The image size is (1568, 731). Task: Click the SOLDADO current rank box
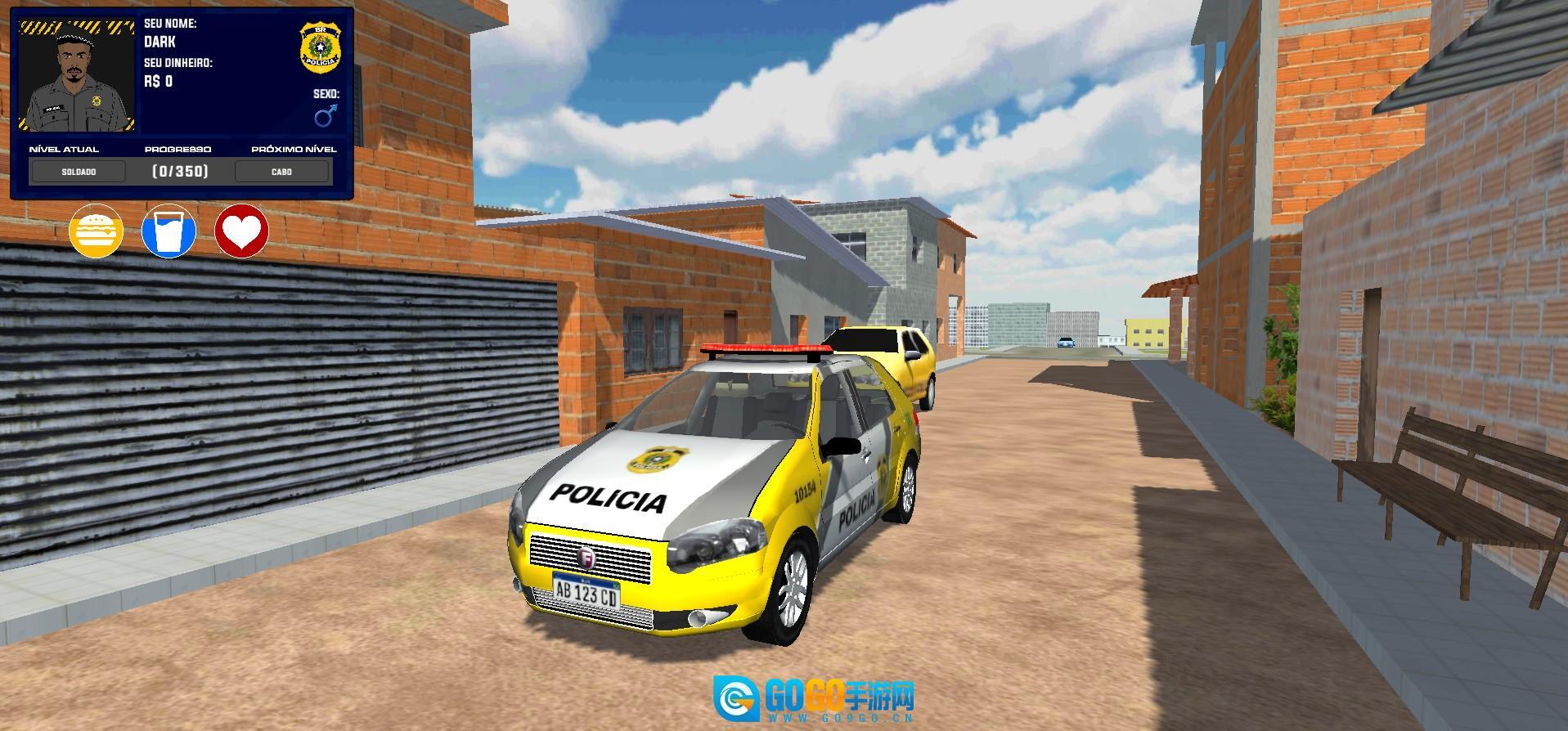click(x=79, y=172)
